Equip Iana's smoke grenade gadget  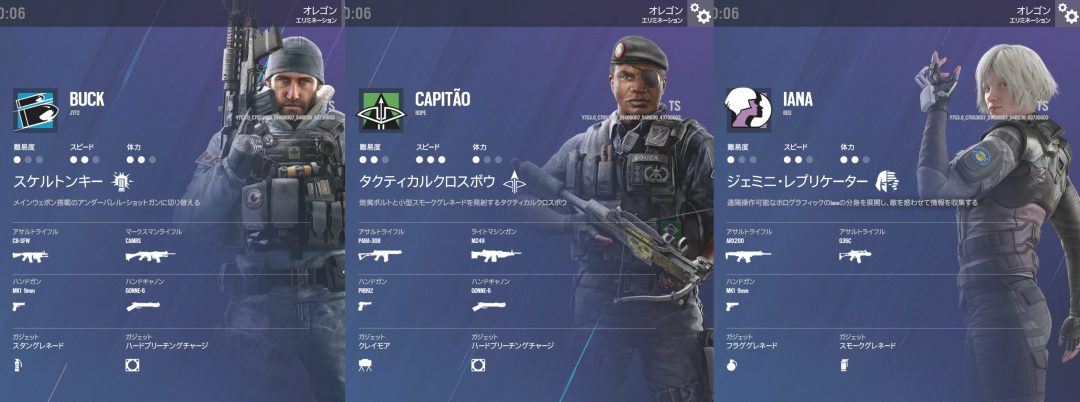point(846,366)
